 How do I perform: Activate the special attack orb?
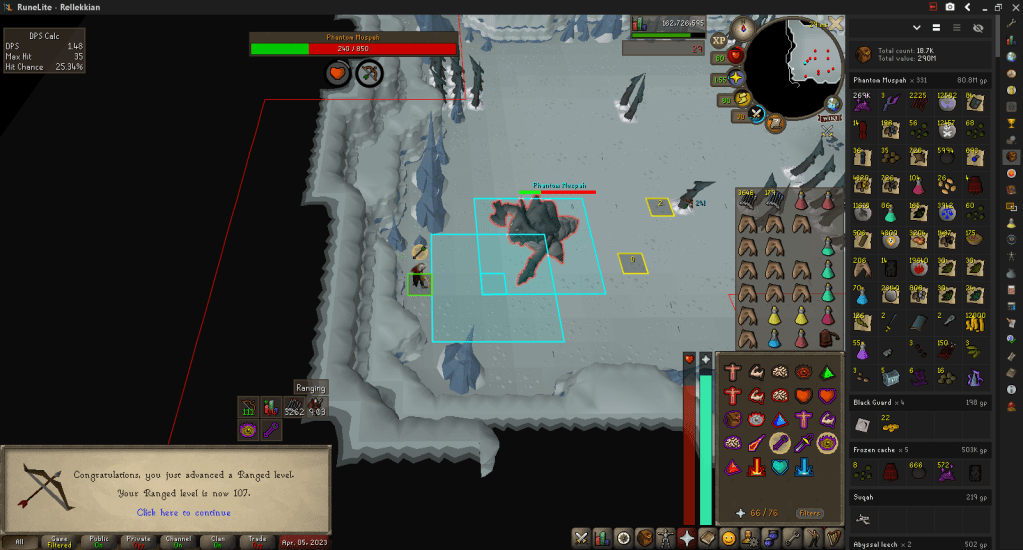coord(756,116)
